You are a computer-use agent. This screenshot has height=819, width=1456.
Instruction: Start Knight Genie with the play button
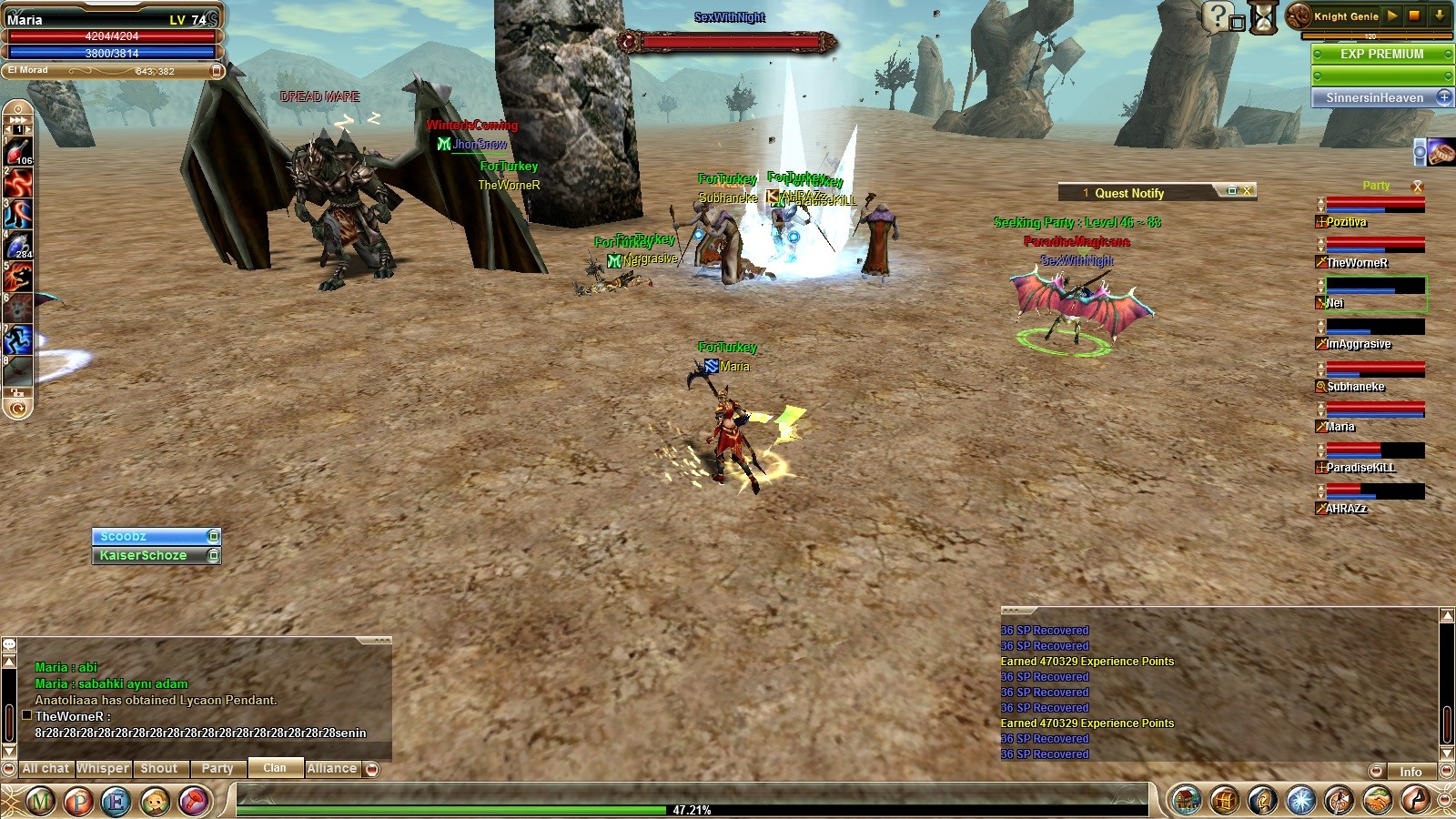point(1392,15)
